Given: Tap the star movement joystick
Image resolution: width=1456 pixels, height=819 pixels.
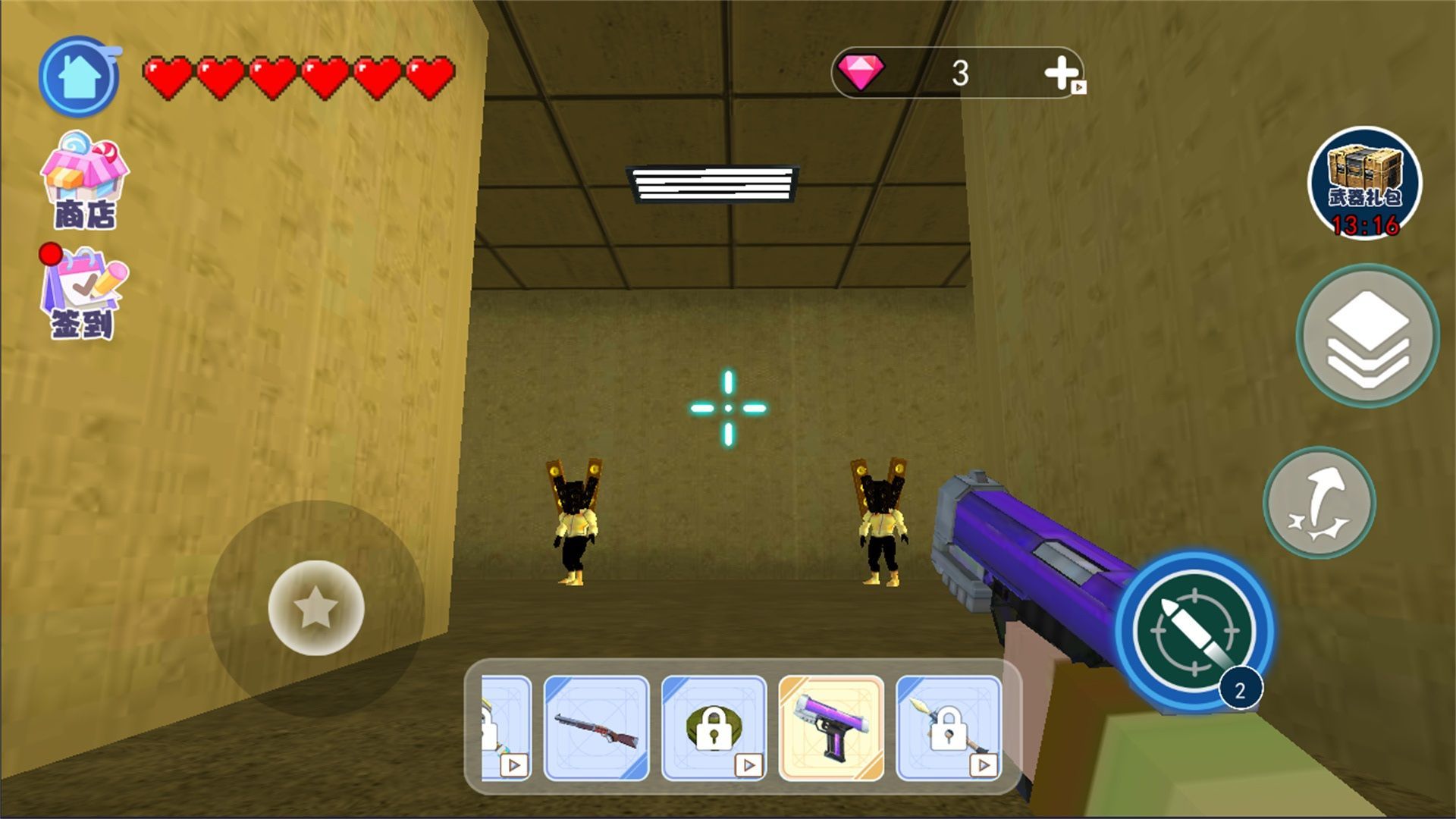Looking at the screenshot, I should point(316,607).
